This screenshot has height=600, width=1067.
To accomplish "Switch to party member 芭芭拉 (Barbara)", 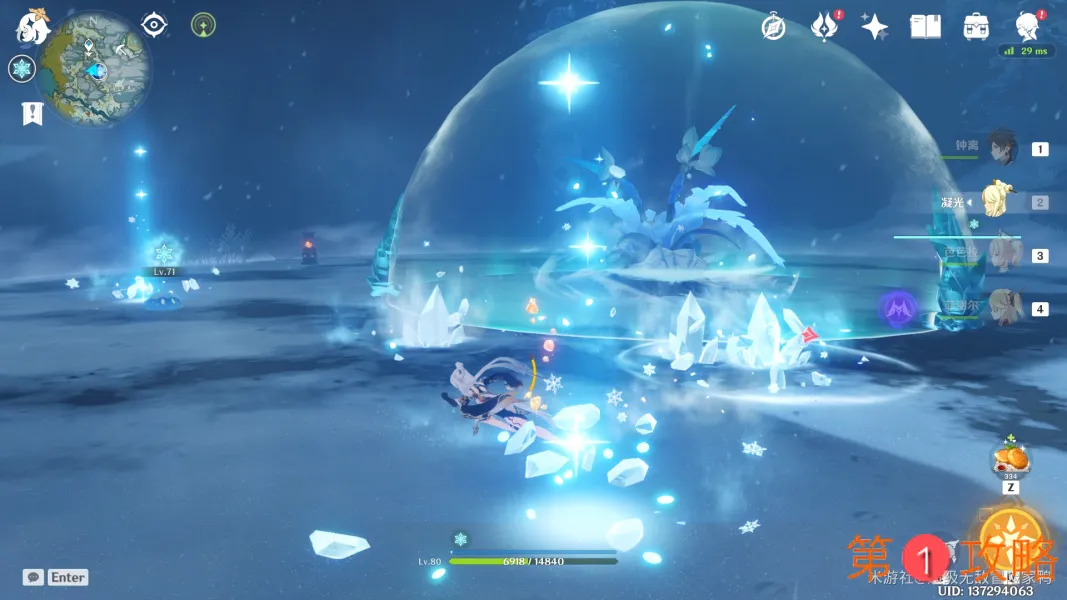I will 1000,255.
